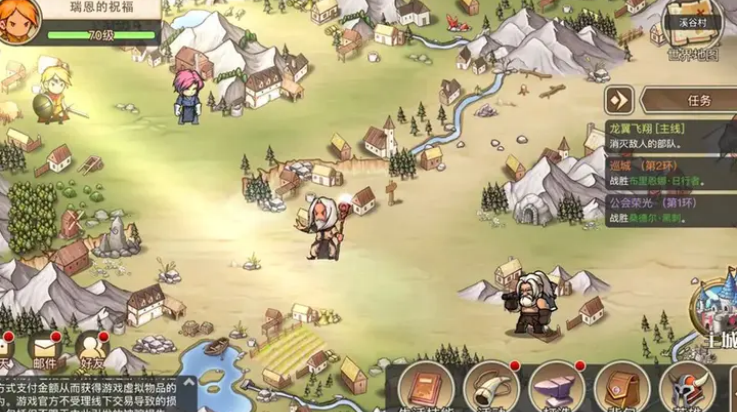Image resolution: width=737 pixels, height=412 pixels.
Task: Open the activities horn icon
Action: (x=493, y=388)
